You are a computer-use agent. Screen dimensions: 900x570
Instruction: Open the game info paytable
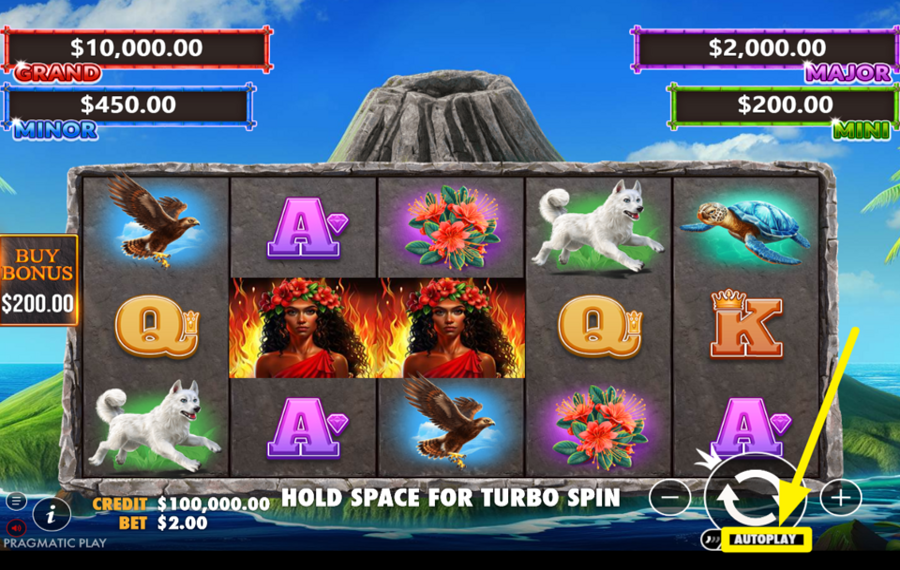point(51,515)
